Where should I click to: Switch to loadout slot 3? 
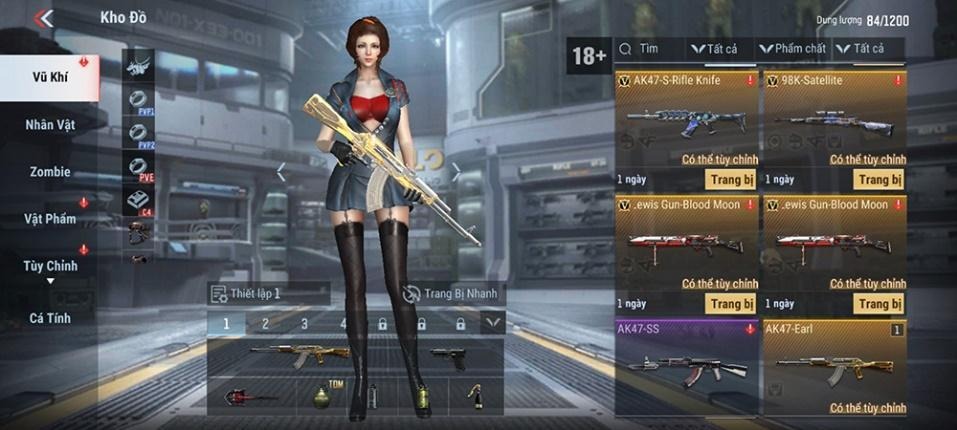[x=304, y=324]
